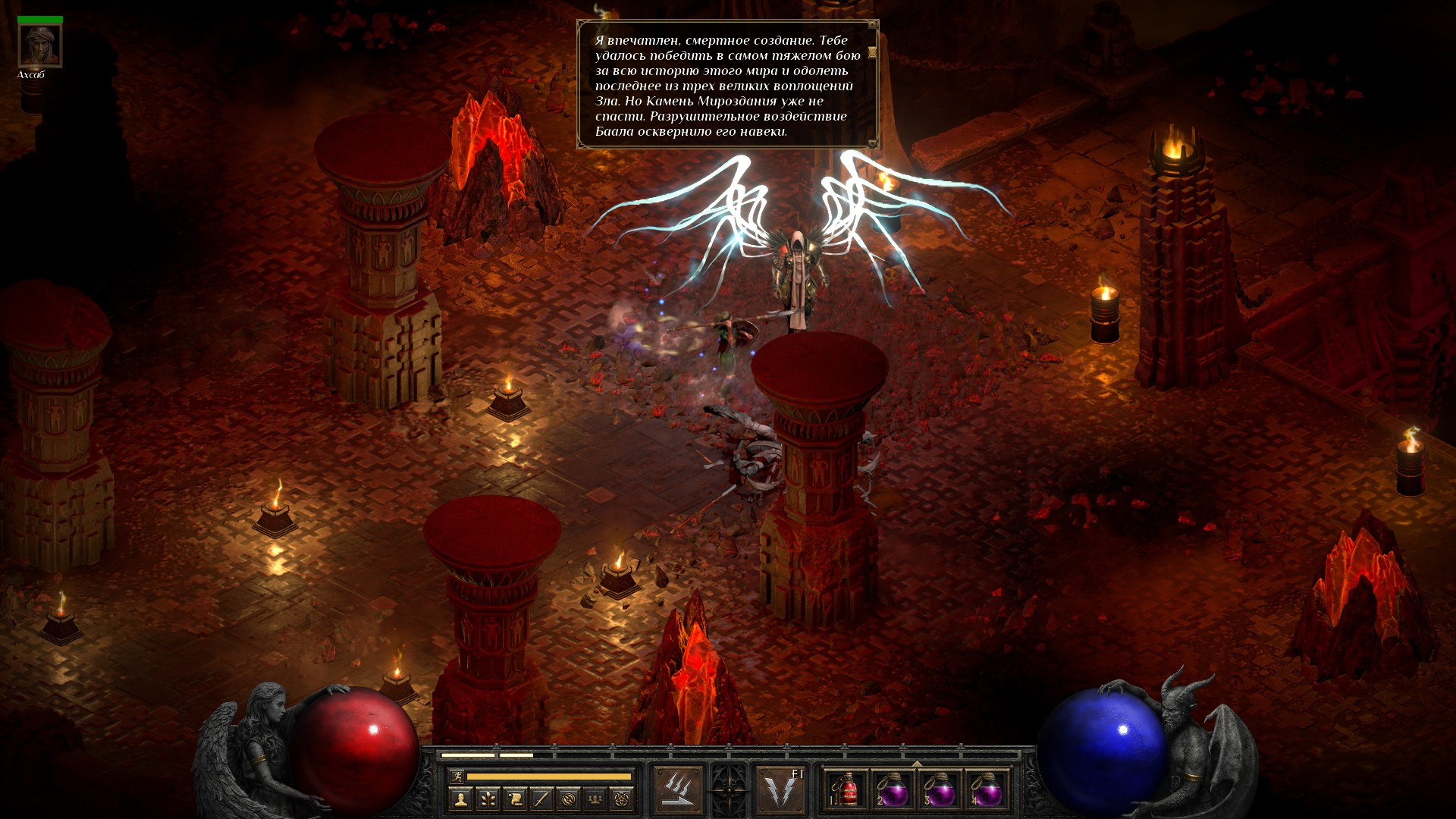Use the purple potion in belt slot 4
This screenshot has width=1456, height=819.
[987, 790]
